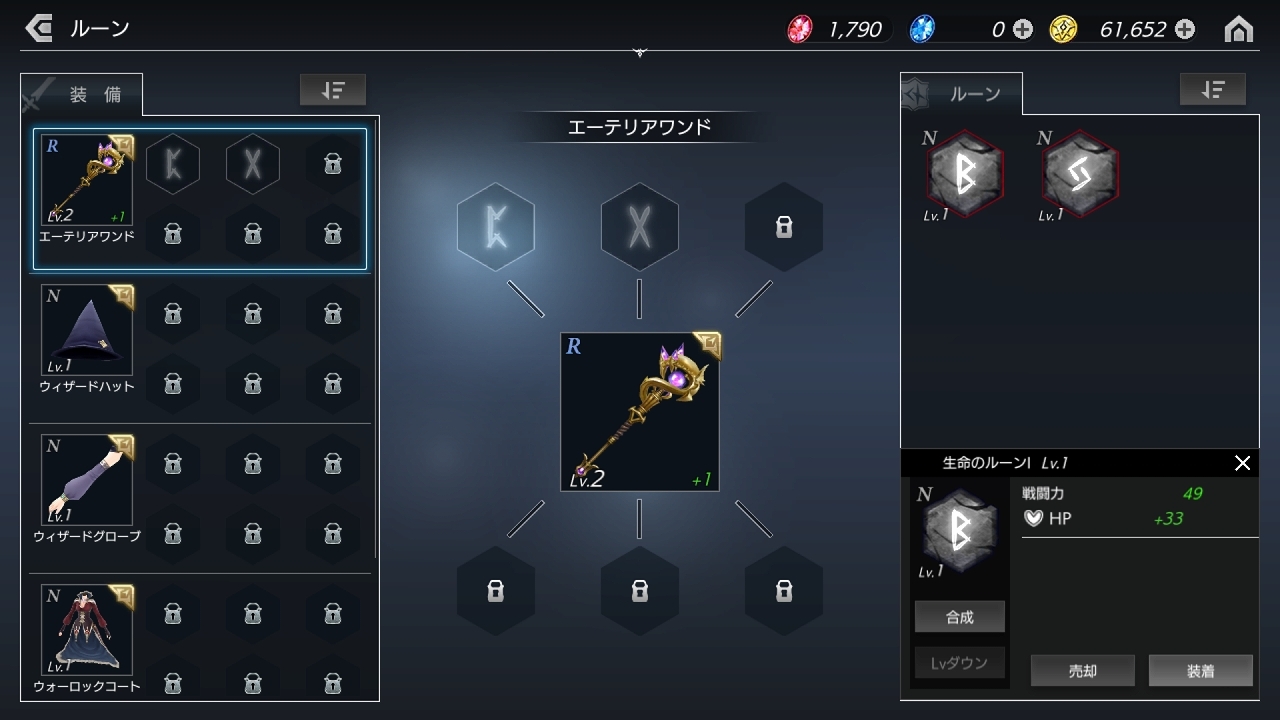The height and width of the screenshot is (720, 1280).
Task: Open sort options for the equipment list
Action: (333, 89)
